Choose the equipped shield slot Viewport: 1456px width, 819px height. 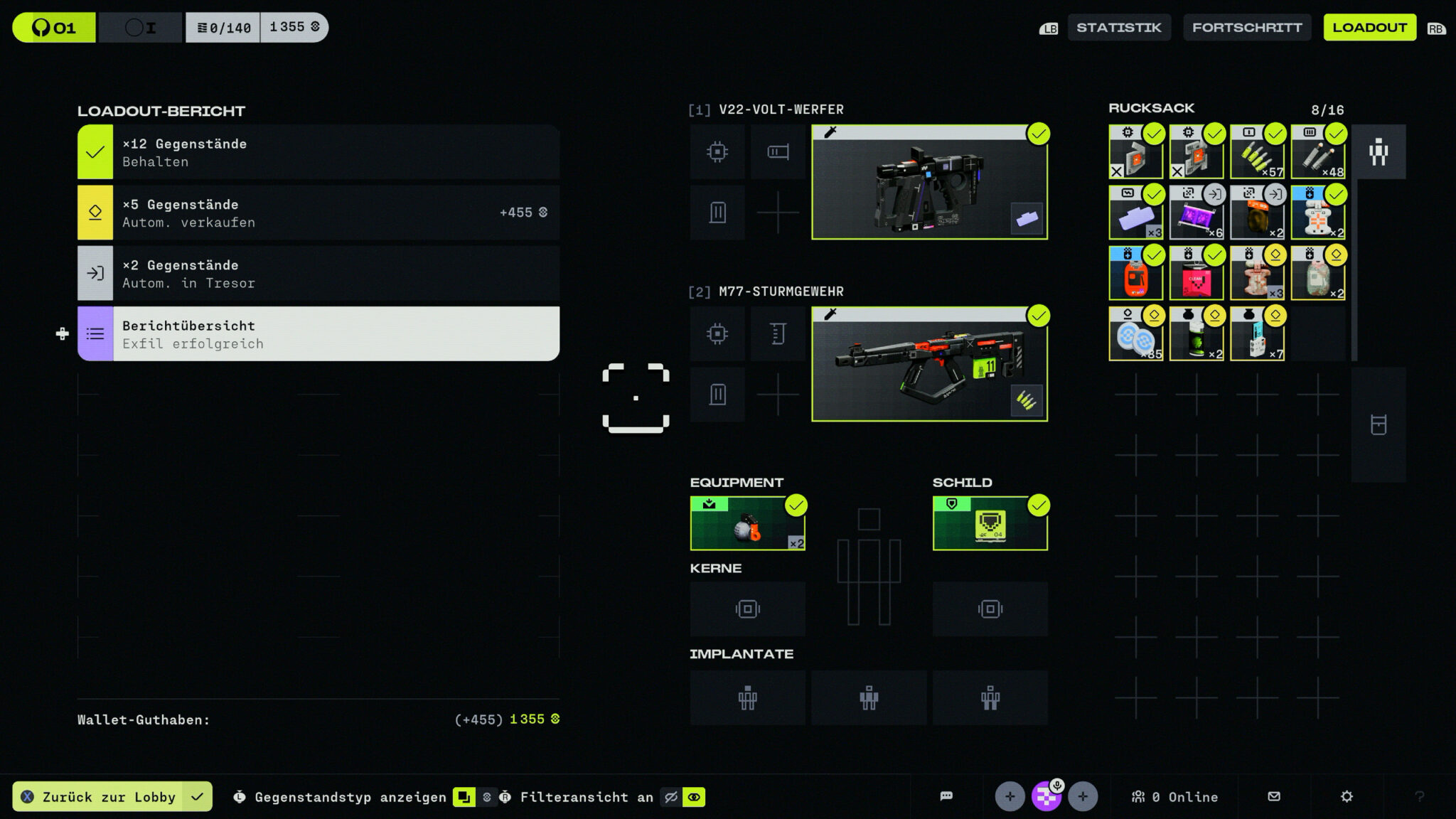point(990,524)
